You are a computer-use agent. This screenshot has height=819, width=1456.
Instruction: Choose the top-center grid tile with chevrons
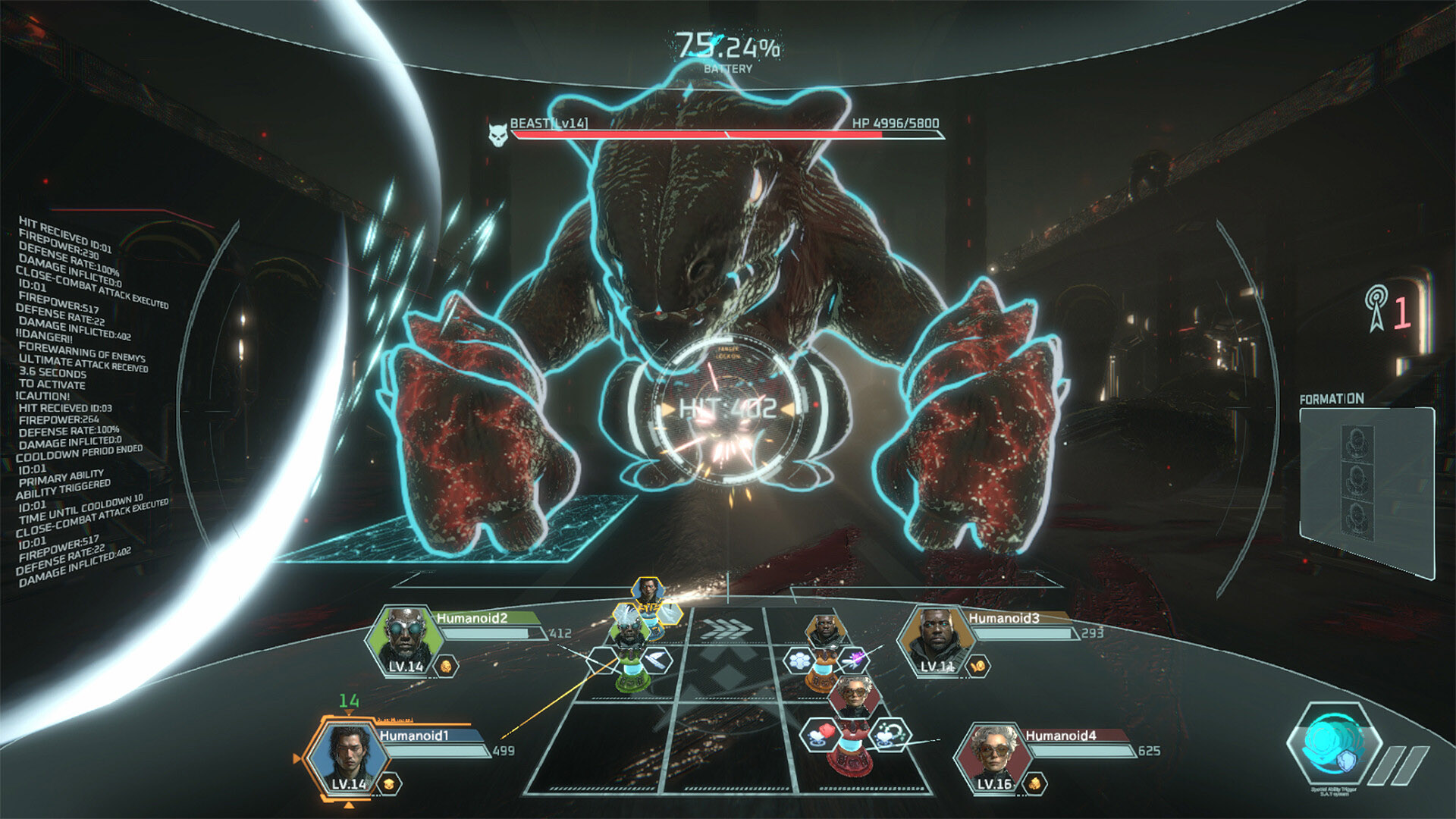tap(726, 629)
